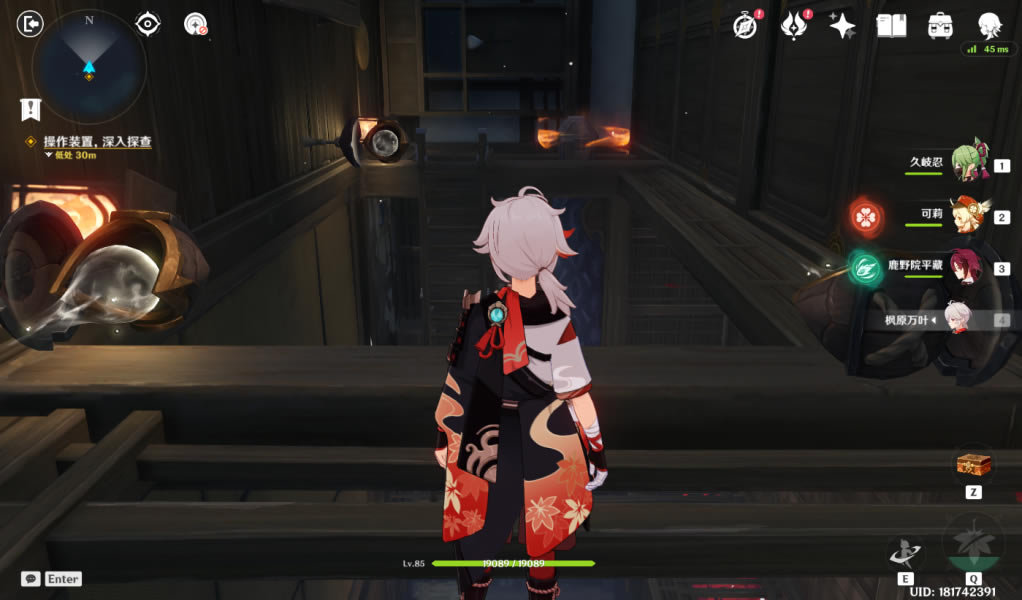The height and width of the screenshot is (600, 1022).
Task: Click the exit domain icon
Action: 31,24
